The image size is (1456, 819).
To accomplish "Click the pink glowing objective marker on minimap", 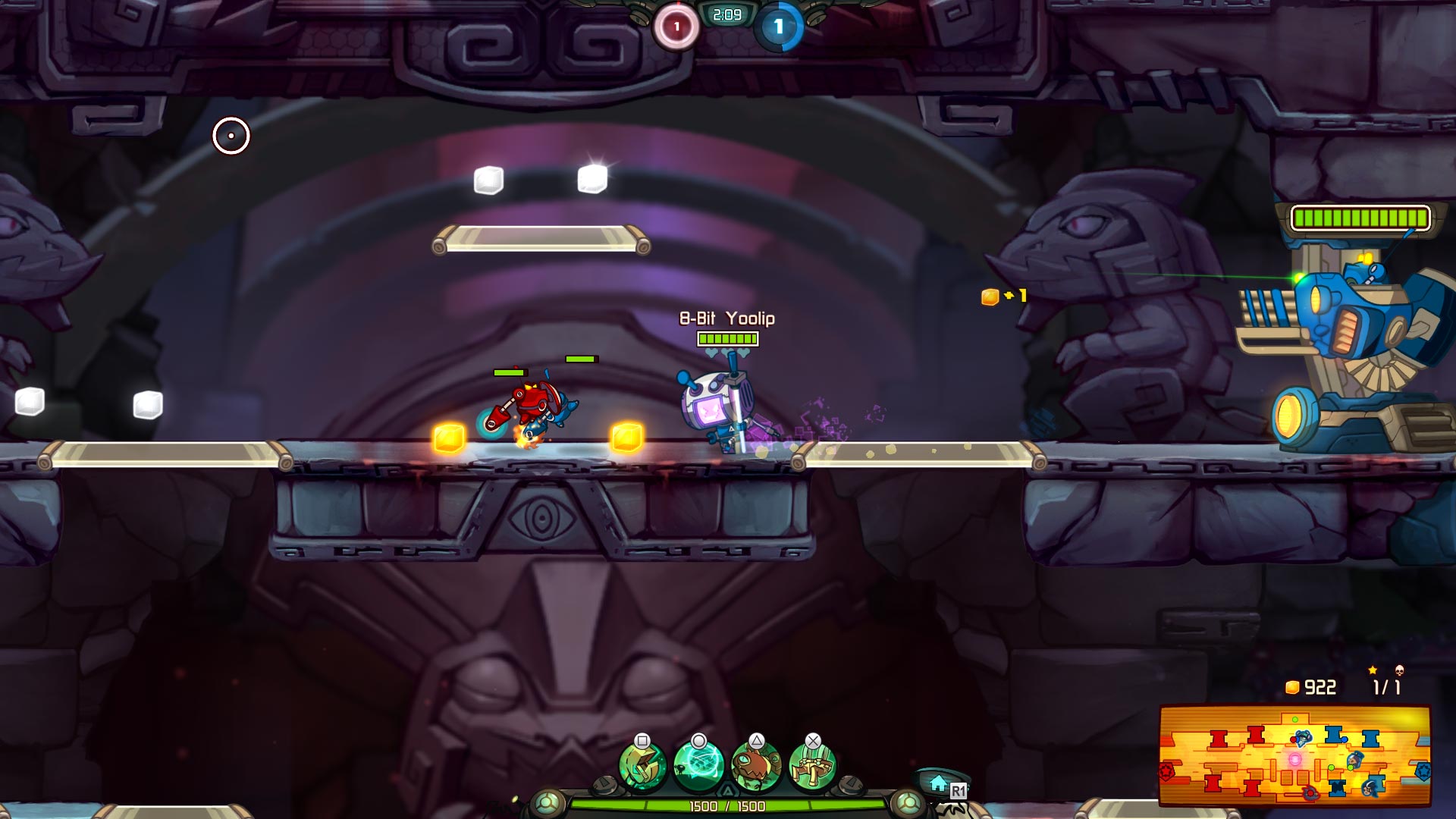I will tap(1294, 760).
